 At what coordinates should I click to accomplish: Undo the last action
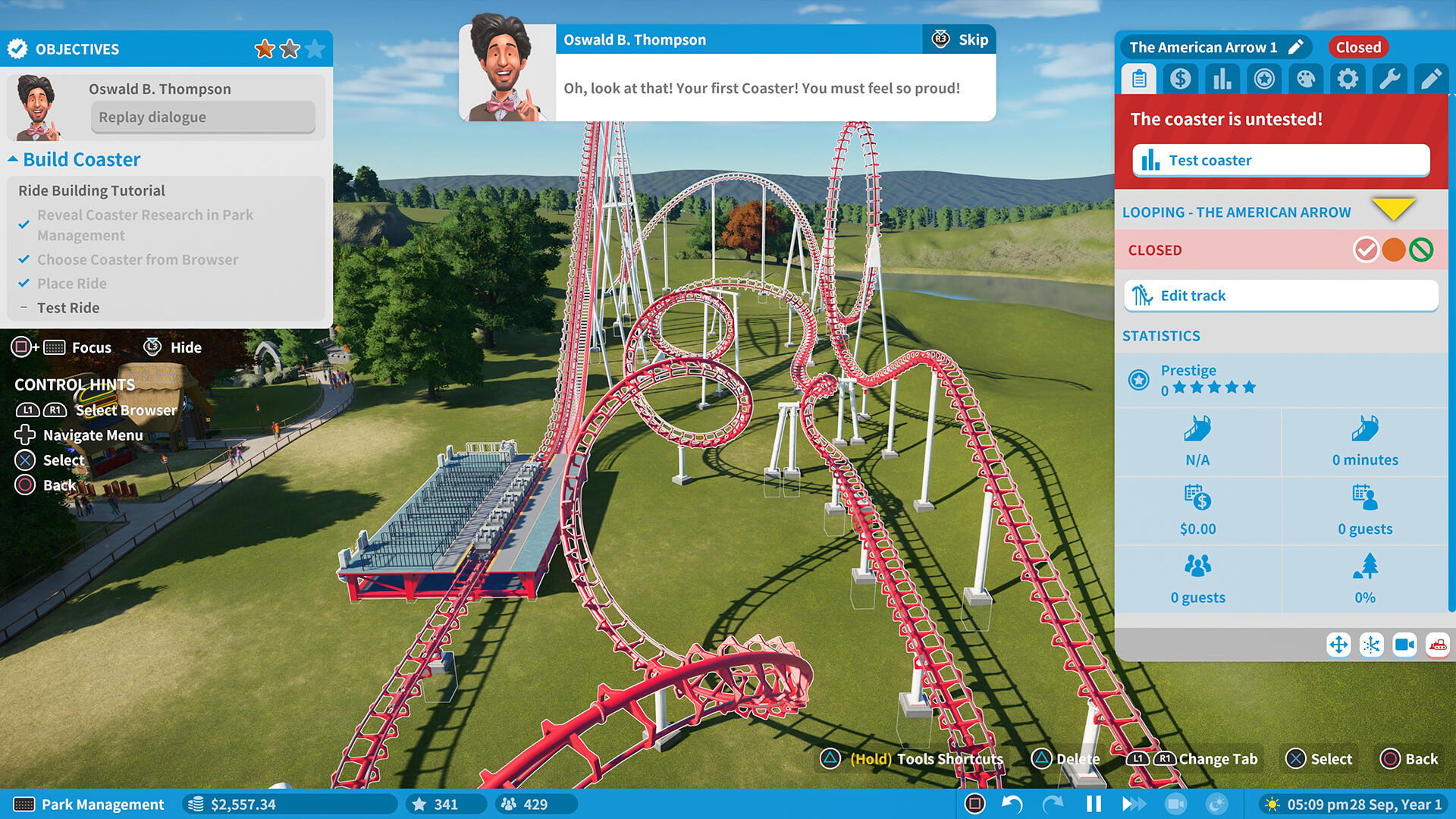coord(1012,804)
